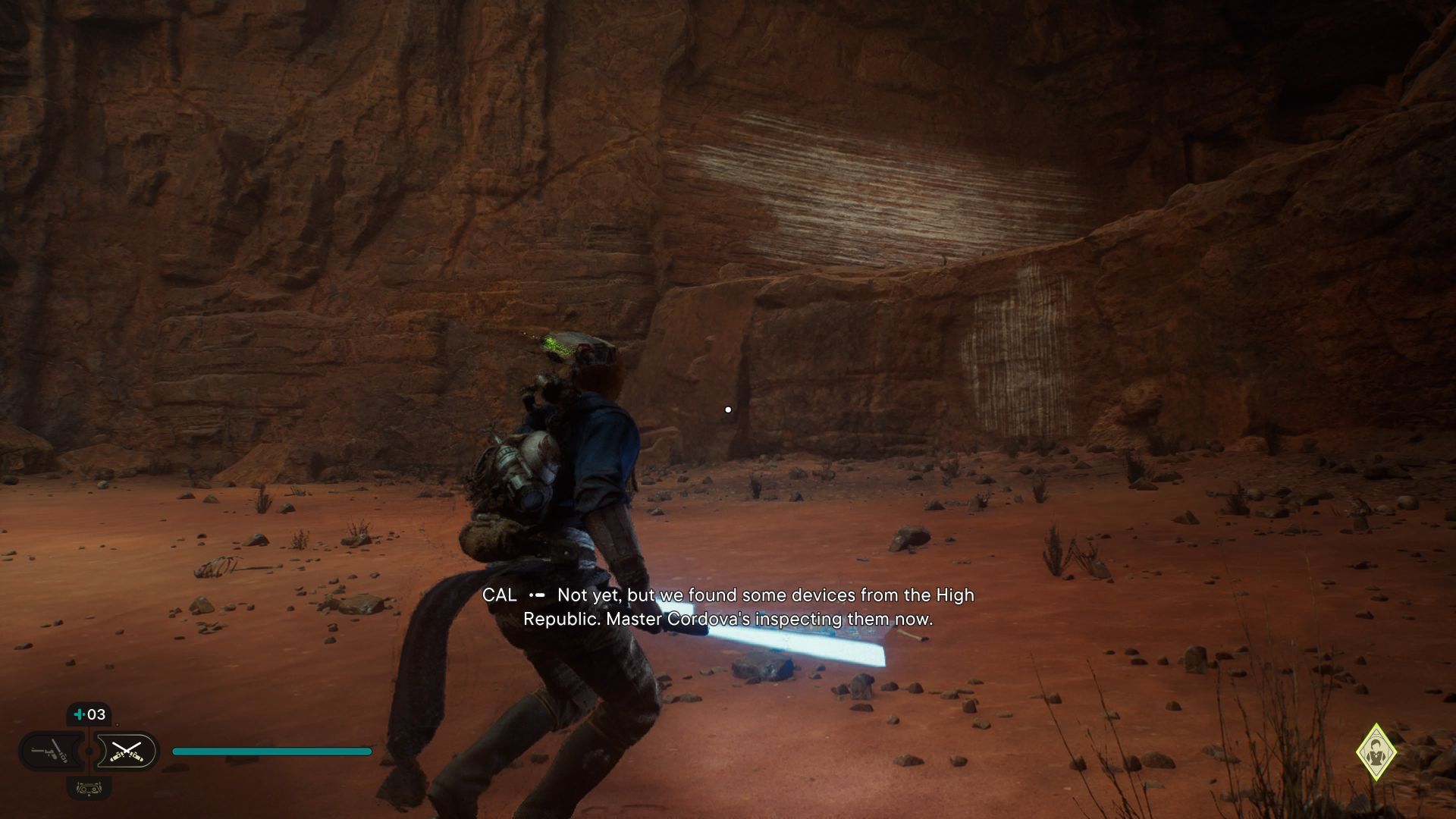Toggle to the highlighted right-hand stance slot

pyautogui.click(x=126, y=751)
